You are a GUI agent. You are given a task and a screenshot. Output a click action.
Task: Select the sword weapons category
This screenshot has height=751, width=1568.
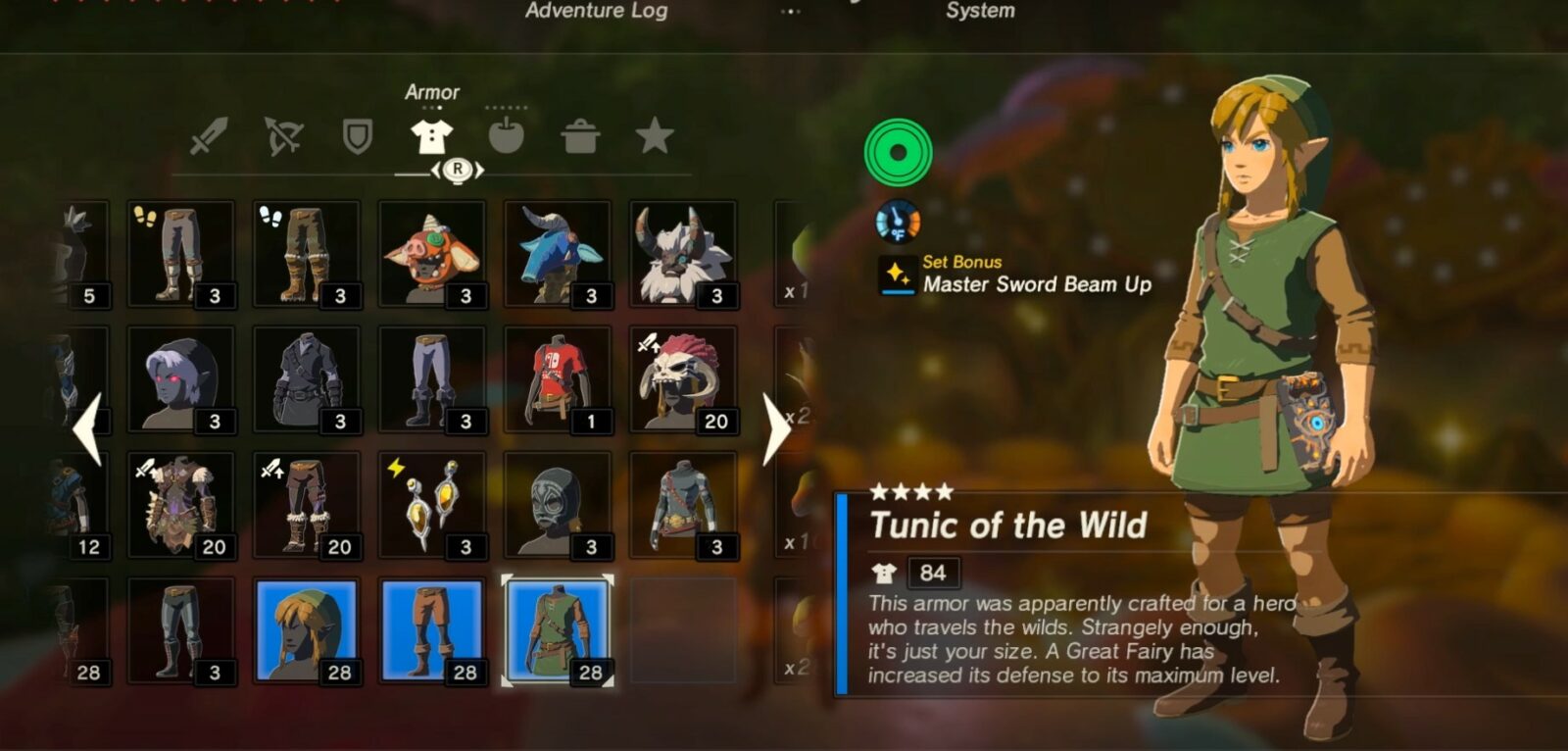click(x=209, y=136)
